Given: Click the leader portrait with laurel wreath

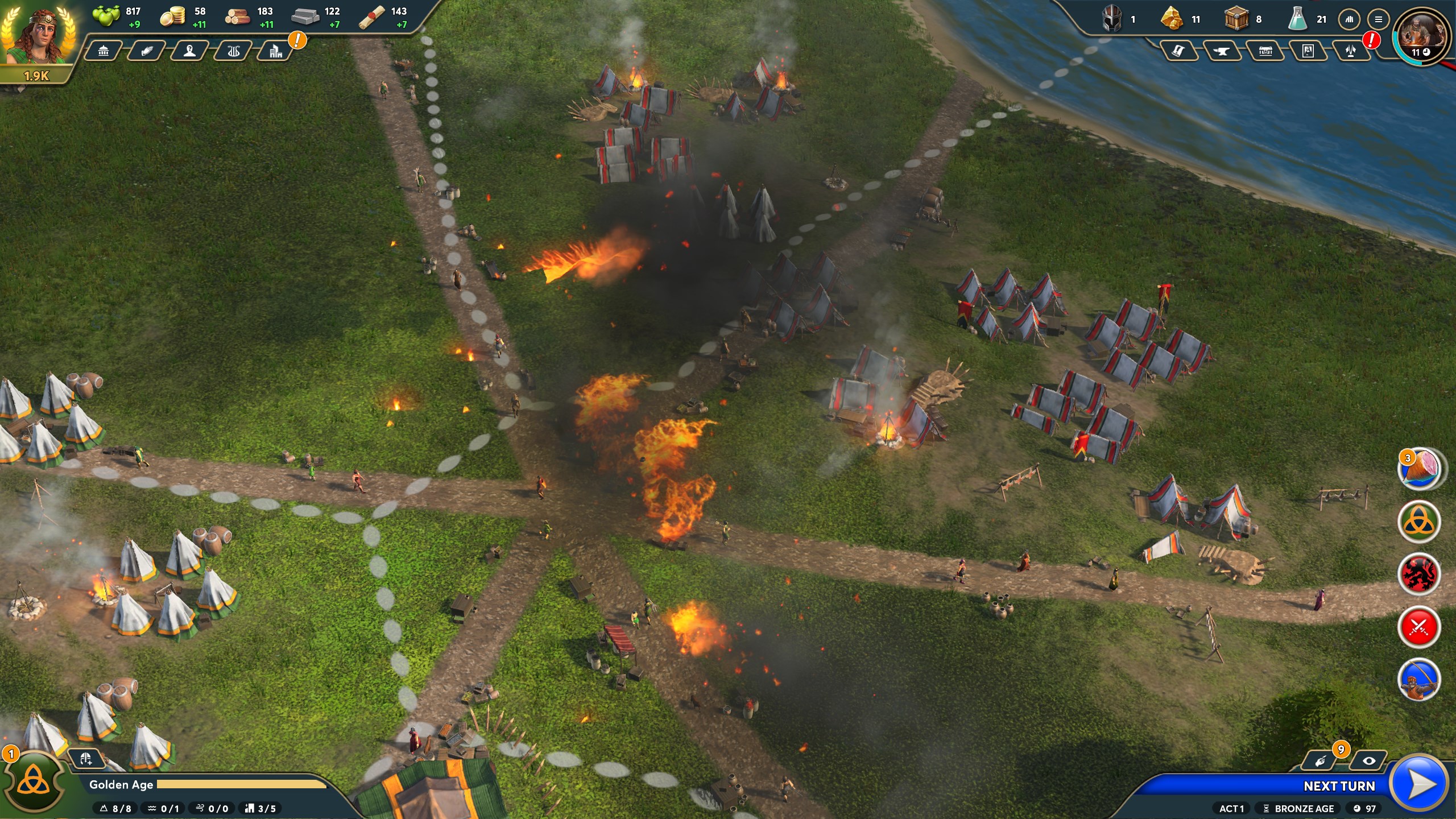Looking at the screenshot, I should pyautogui.click(x=38, y=36).
